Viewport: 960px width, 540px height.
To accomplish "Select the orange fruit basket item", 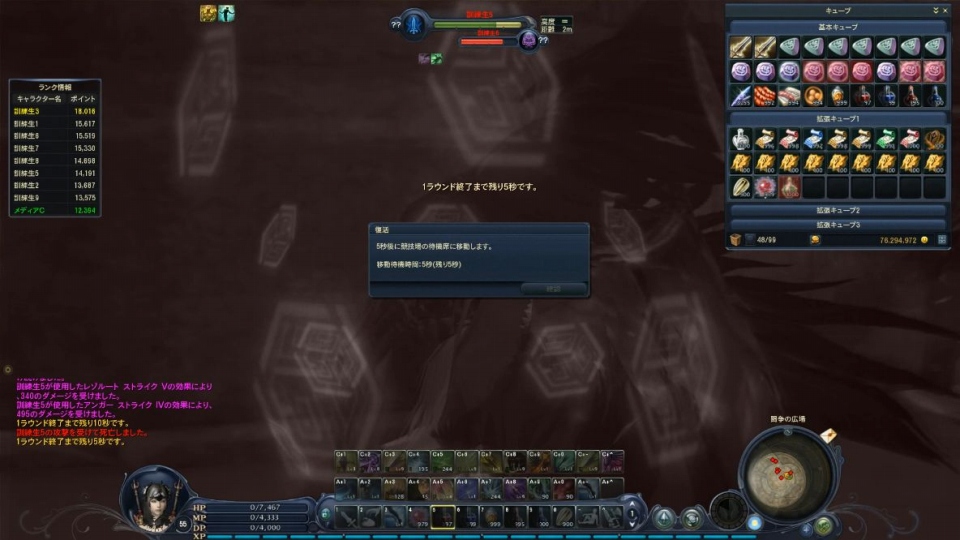I will click(x=813, y=95).
